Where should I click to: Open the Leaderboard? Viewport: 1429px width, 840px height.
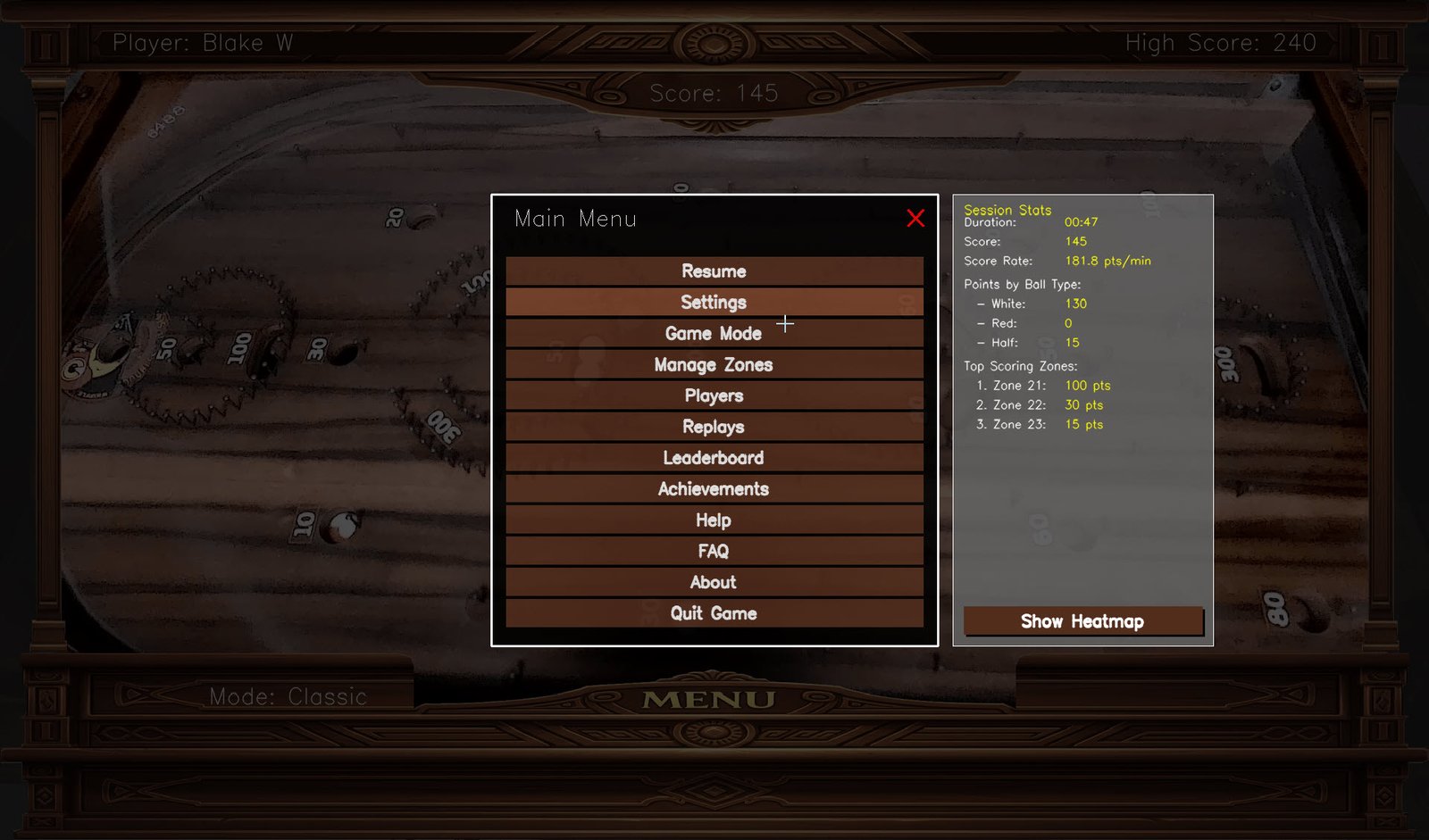[x=714, y=457]
